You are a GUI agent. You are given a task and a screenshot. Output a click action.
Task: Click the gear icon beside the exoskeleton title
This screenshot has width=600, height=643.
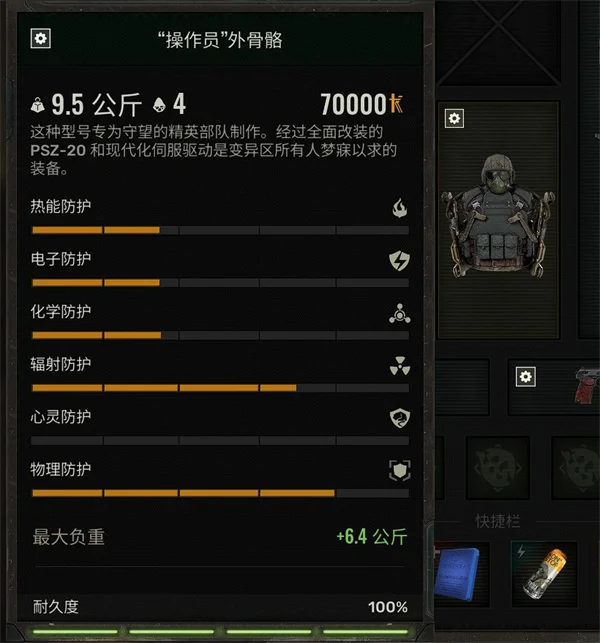pyautogui.click(x=42, y=39)
